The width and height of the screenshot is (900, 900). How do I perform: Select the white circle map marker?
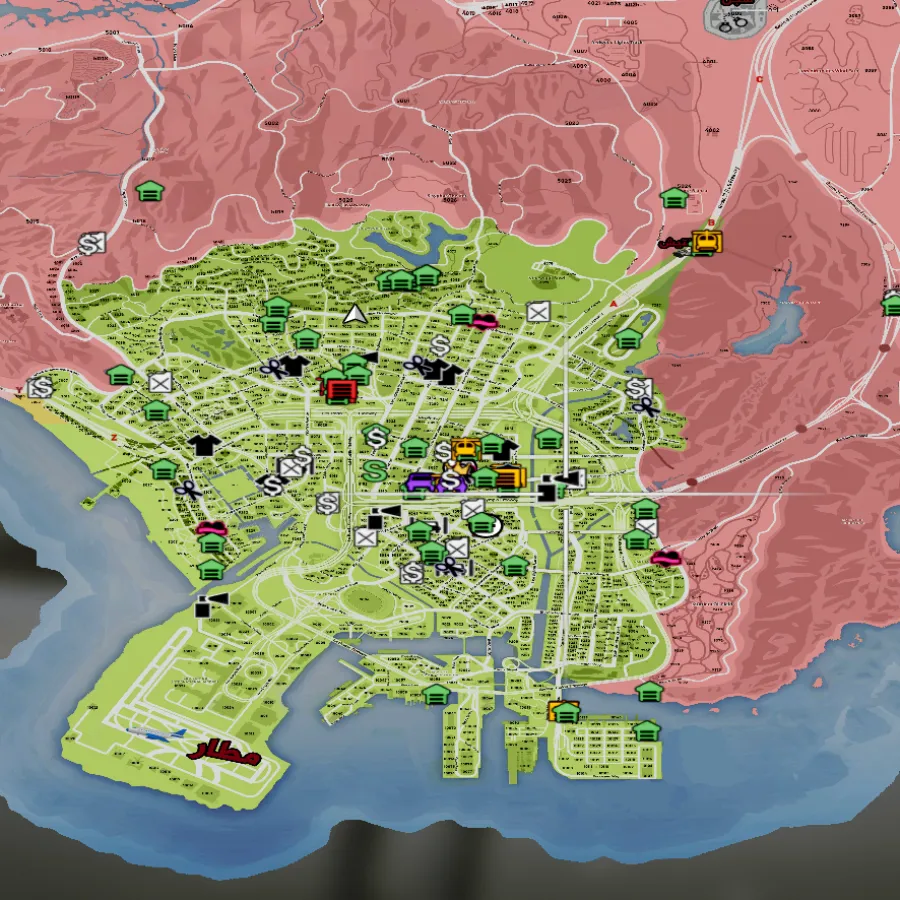(x=487, y=526)
